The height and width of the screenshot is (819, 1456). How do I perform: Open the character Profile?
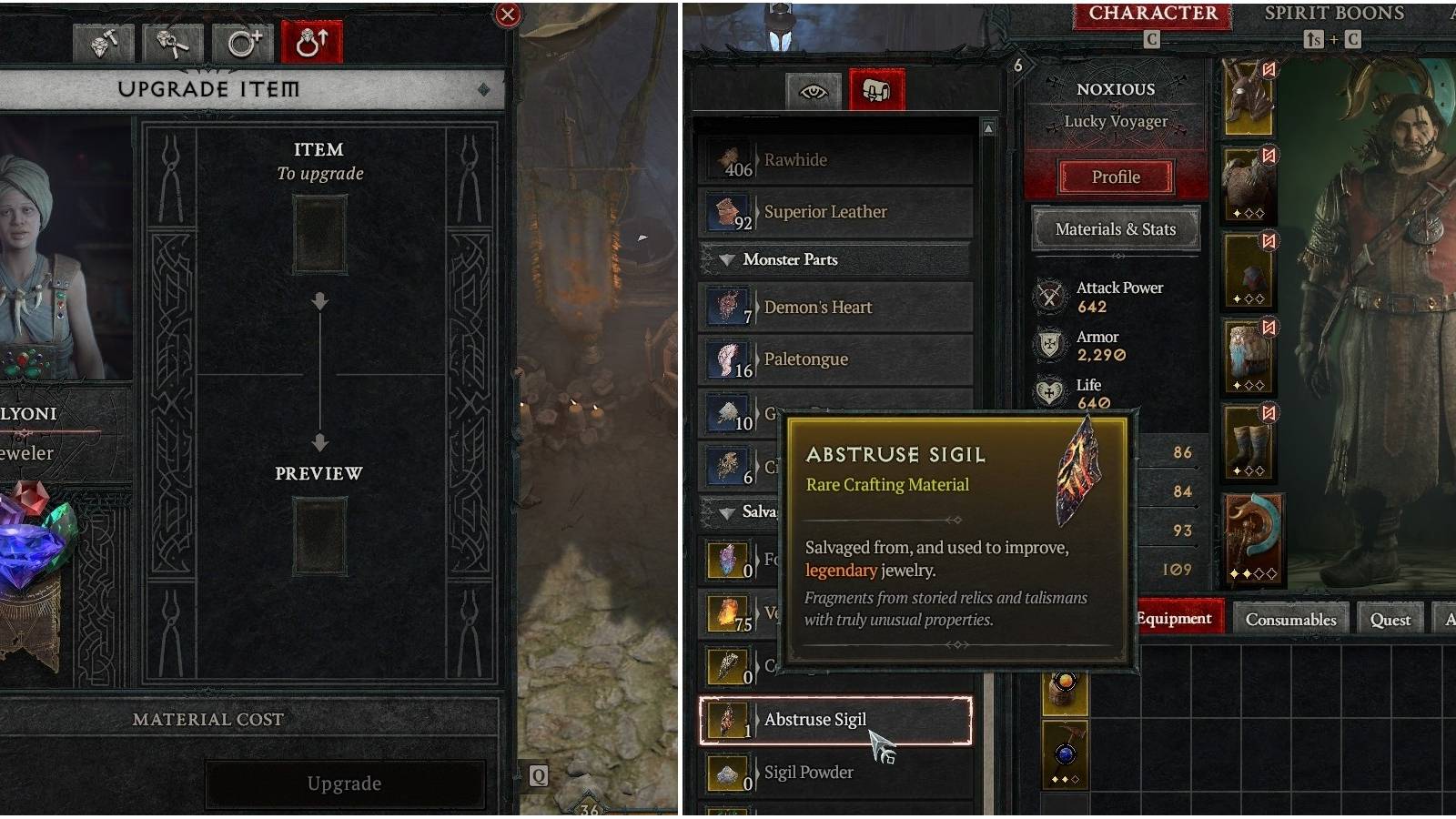1114,177
